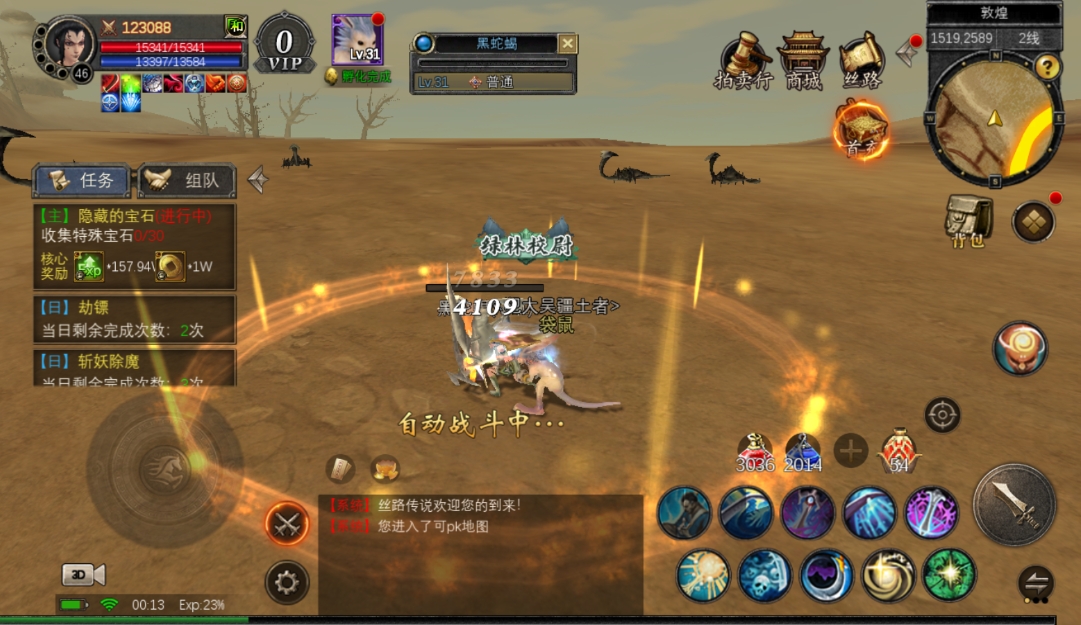Click the circular minimap
1081x625 pixels.
[x=994, y=120]
